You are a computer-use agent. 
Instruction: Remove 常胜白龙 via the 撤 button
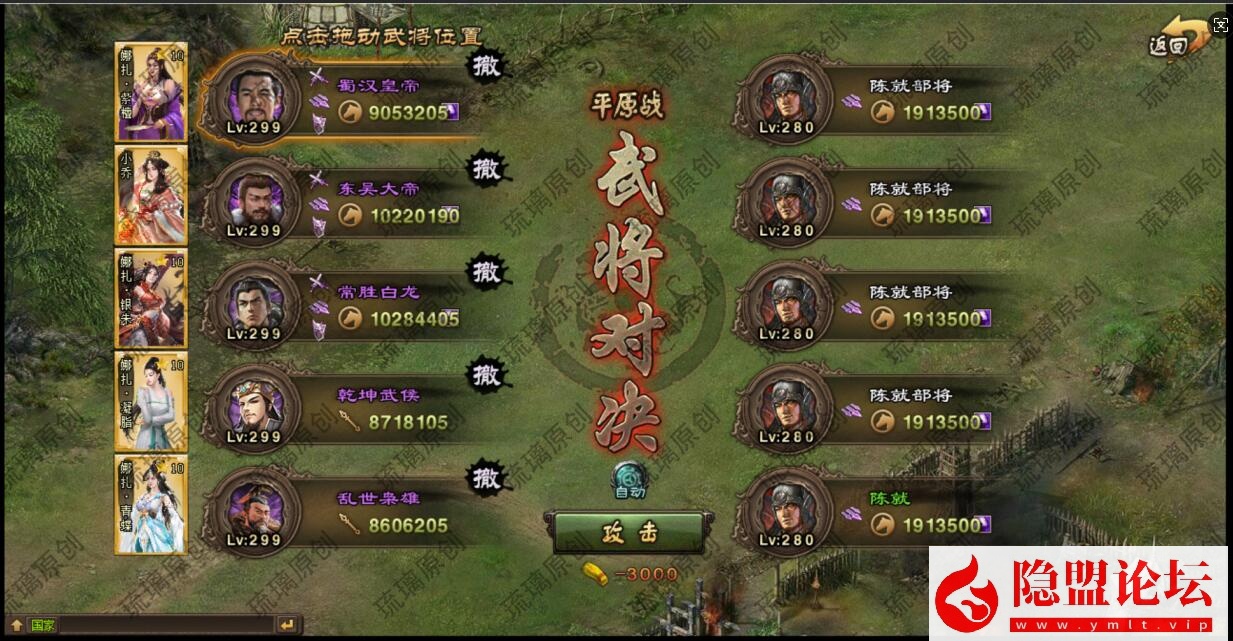487,271
